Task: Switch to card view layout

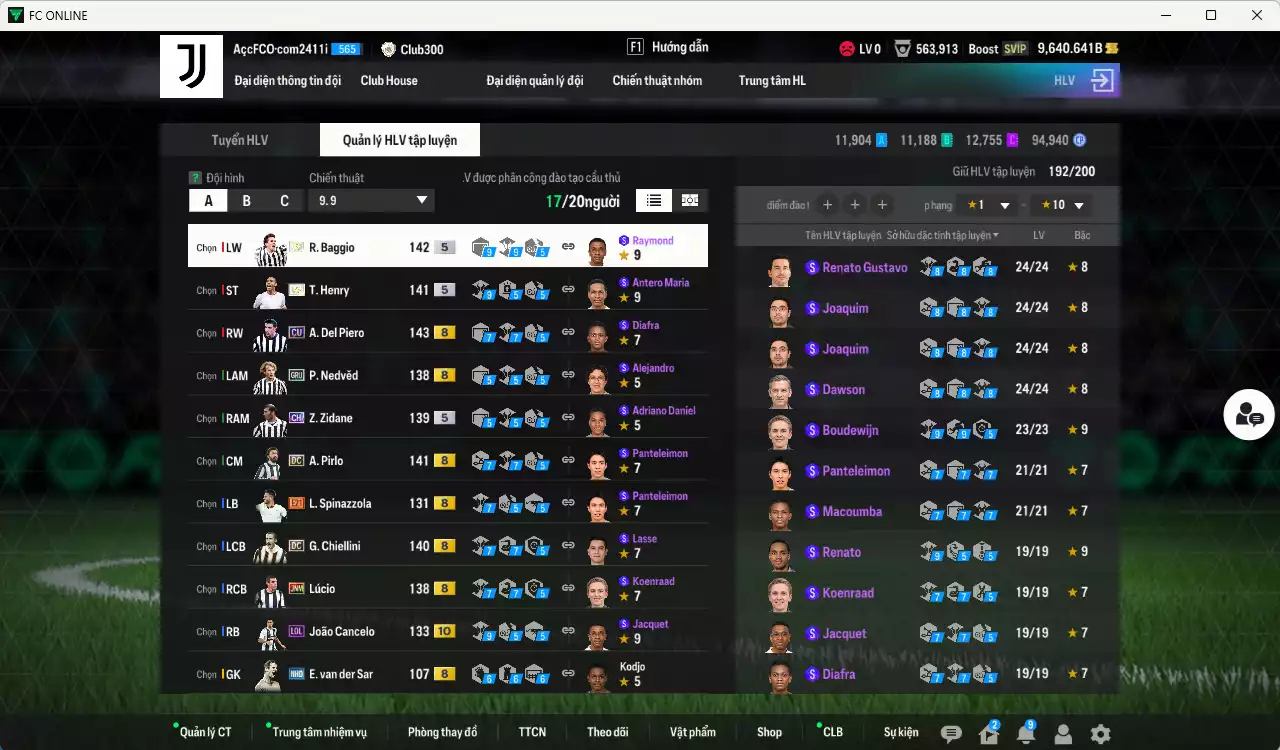Action: pos(689,200)
